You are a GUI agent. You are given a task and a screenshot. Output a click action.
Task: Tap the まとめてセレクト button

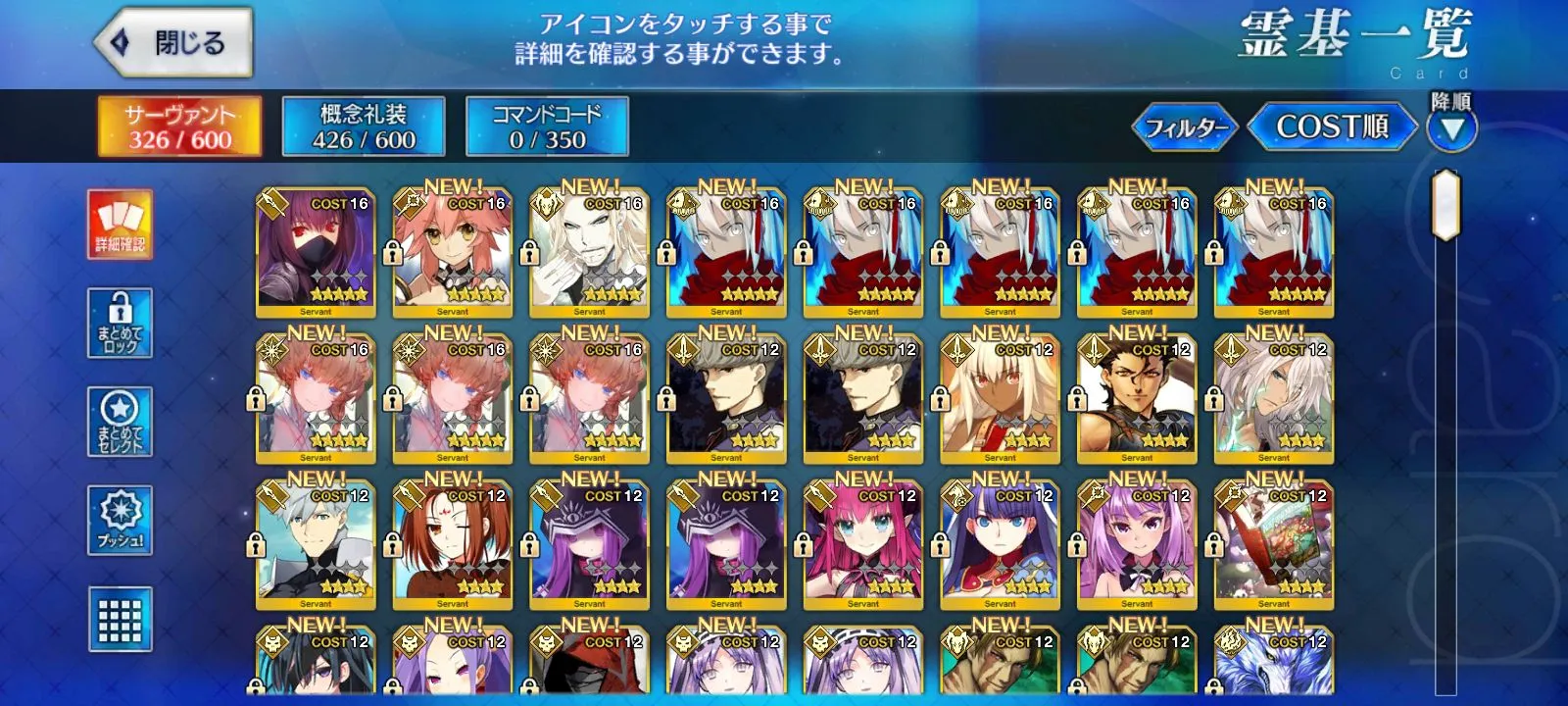[x=120, y=422]
